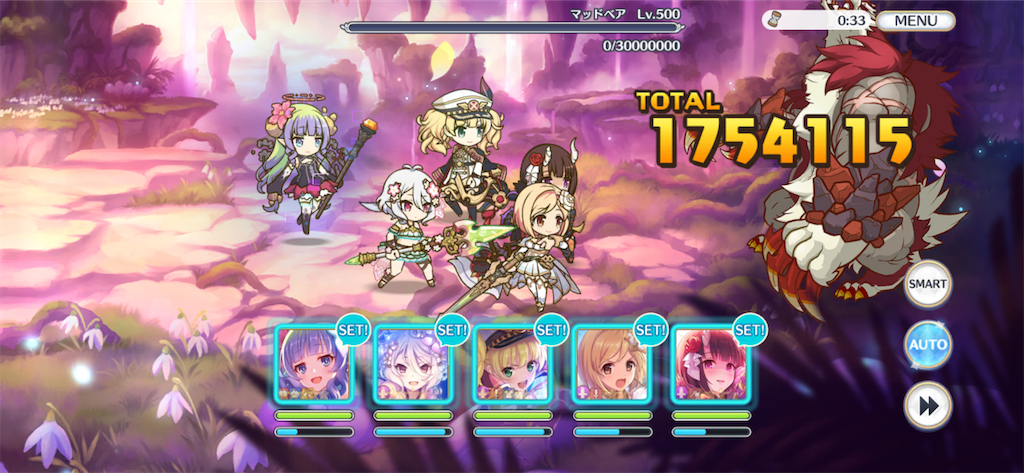Trigger the blonde captain-hat girl's skill portrait
The width and height of the screenshot is (1024, 473).
click(512, 364)
